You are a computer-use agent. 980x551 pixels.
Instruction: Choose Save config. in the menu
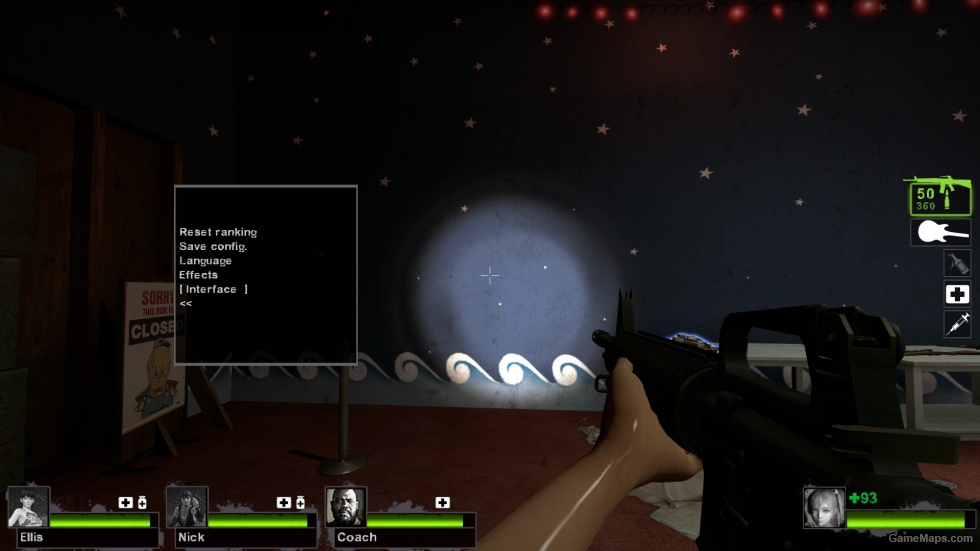pos(213,246)
